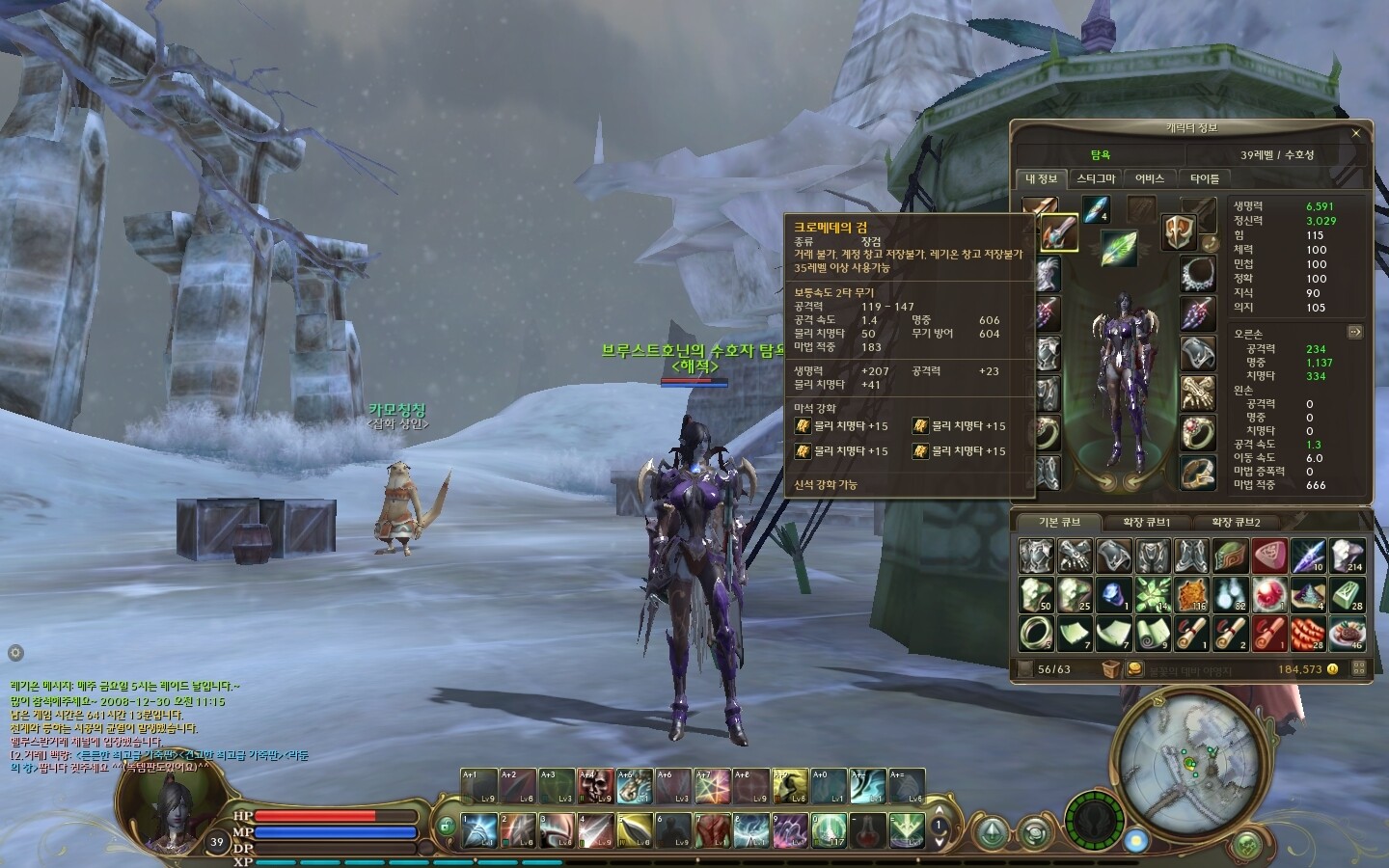1389x868 pixels.
Task: Select the equipped shield slot
Action: point(1178,233)
